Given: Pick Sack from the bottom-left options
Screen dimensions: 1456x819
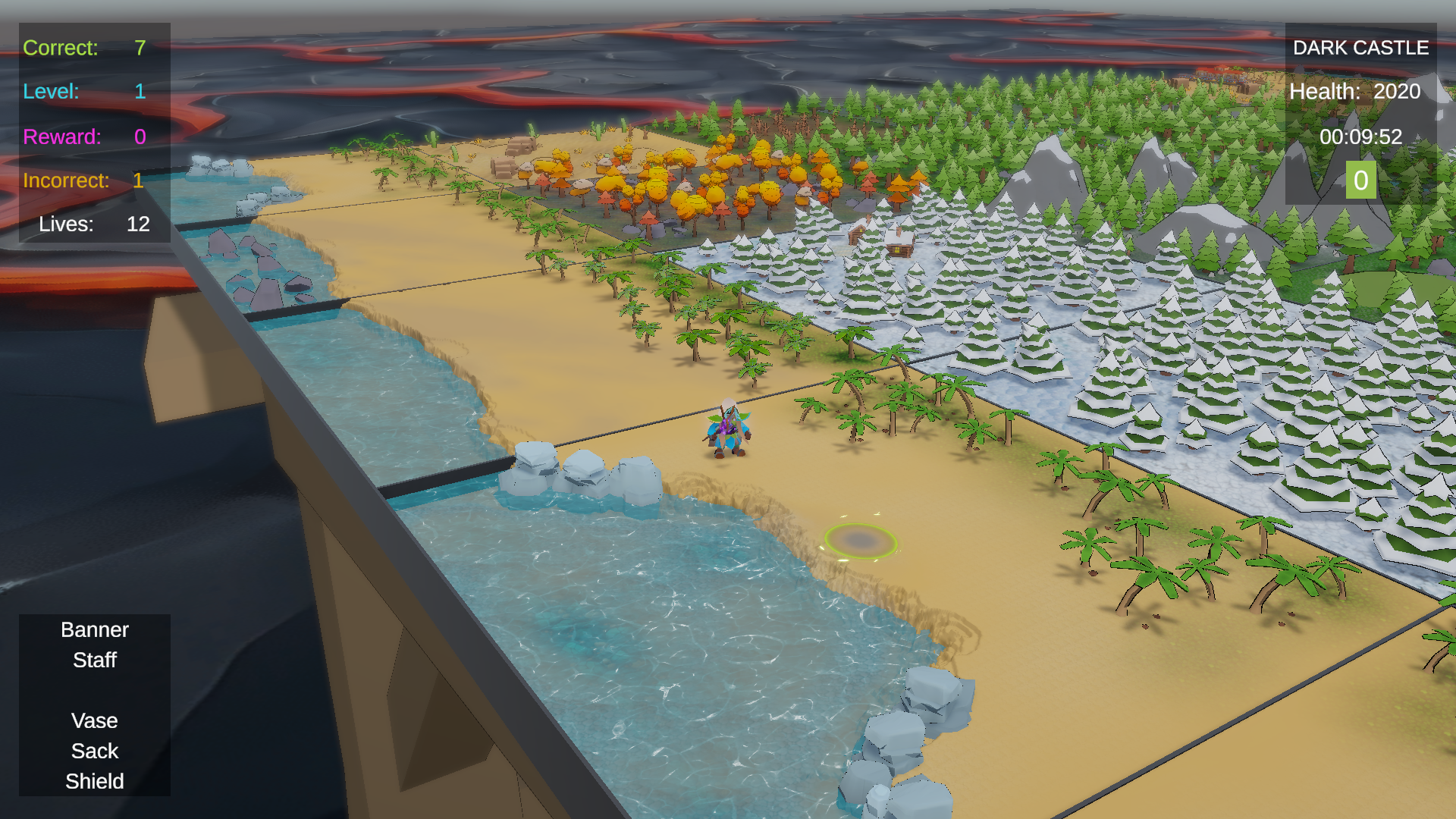Looking at the screenshot, I should (x=94, y=751).
